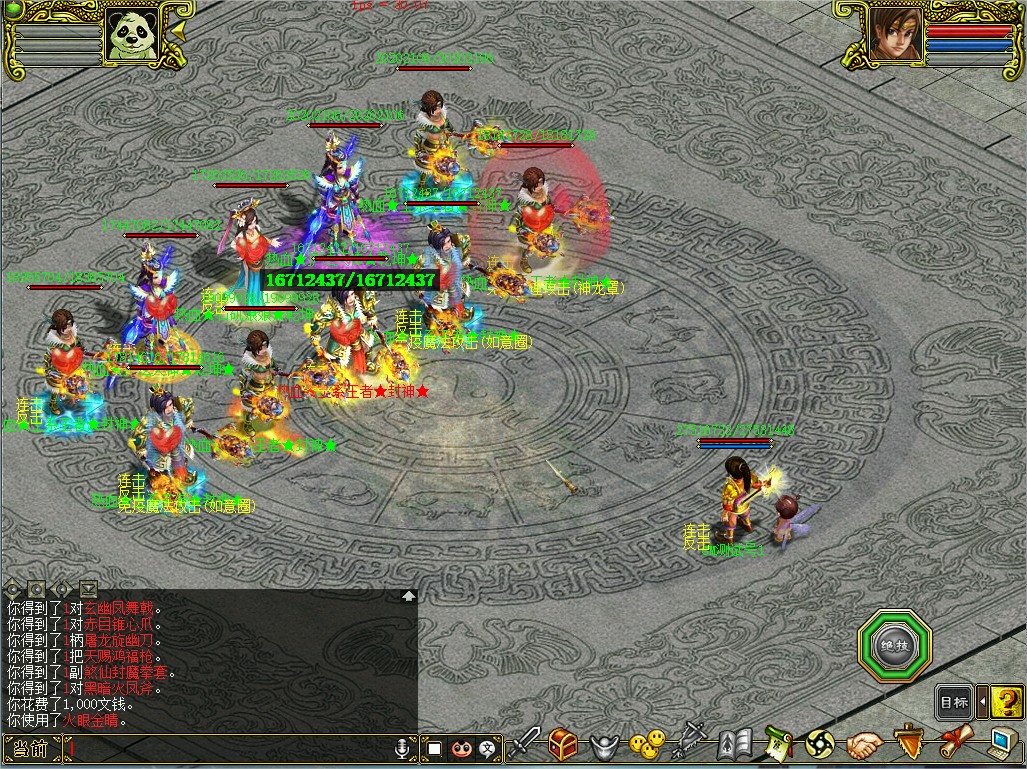Viewport: 1027px width, 769px height.
Task: Select the green scroll icon
Action: tap(778, 745)
